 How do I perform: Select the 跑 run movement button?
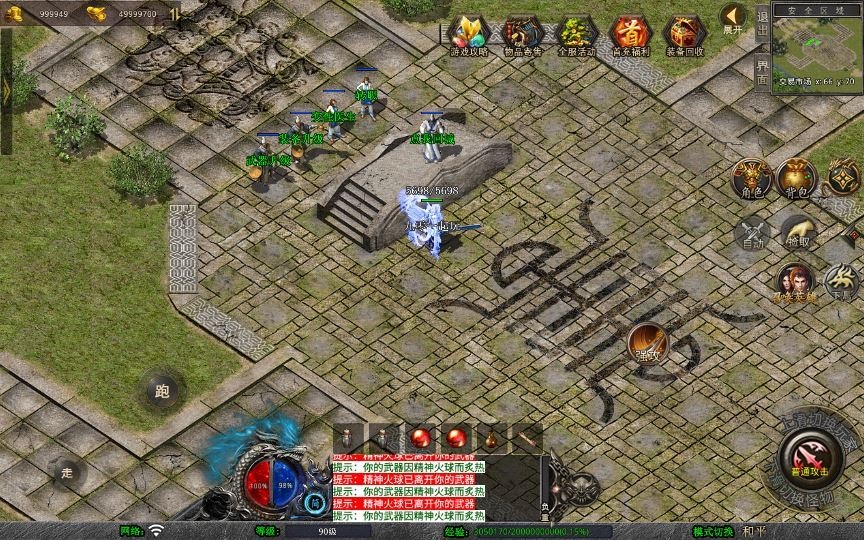[x=162, y=391]
